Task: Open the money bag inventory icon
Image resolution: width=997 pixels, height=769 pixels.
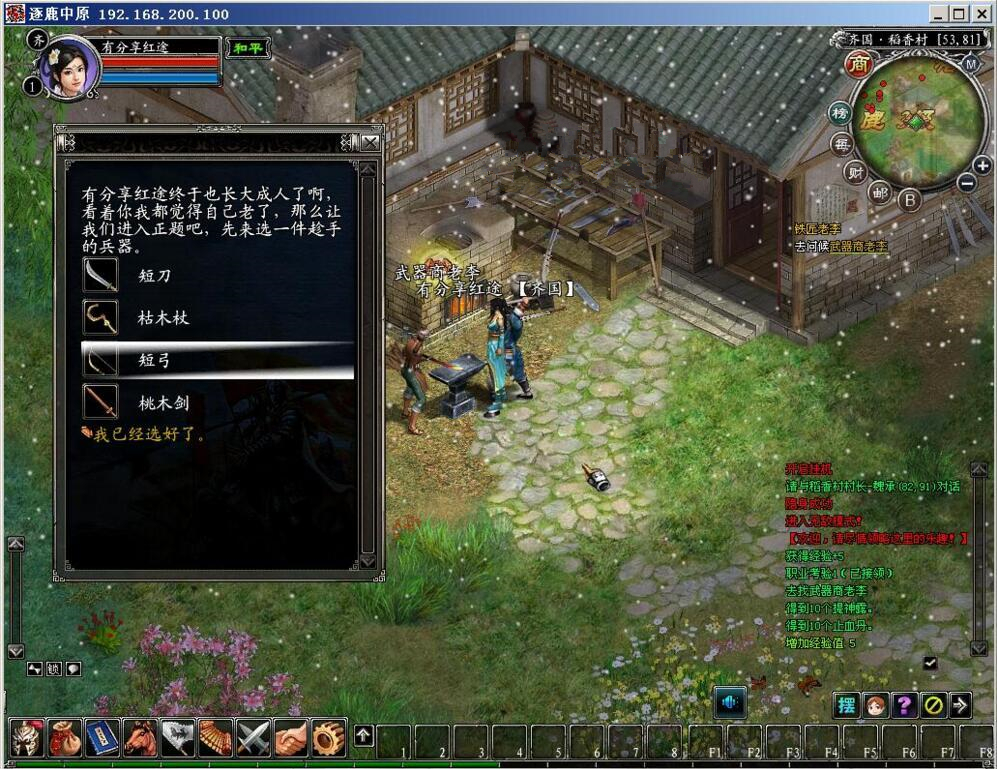Action: coord(65,738)
